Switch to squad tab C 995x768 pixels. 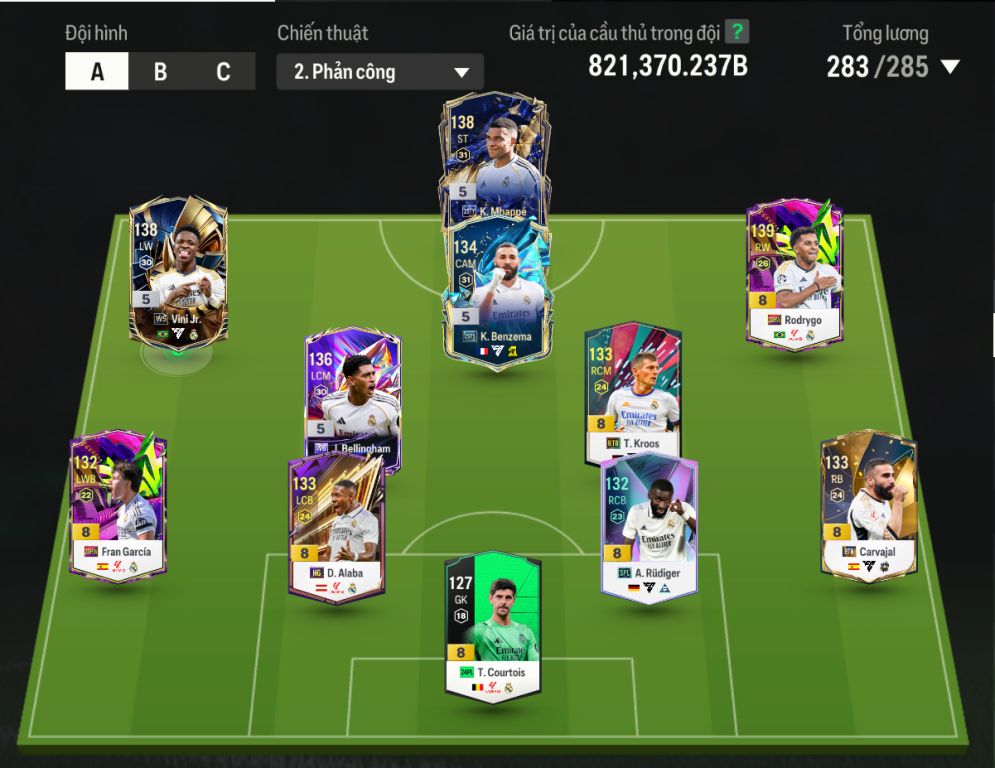223,72
